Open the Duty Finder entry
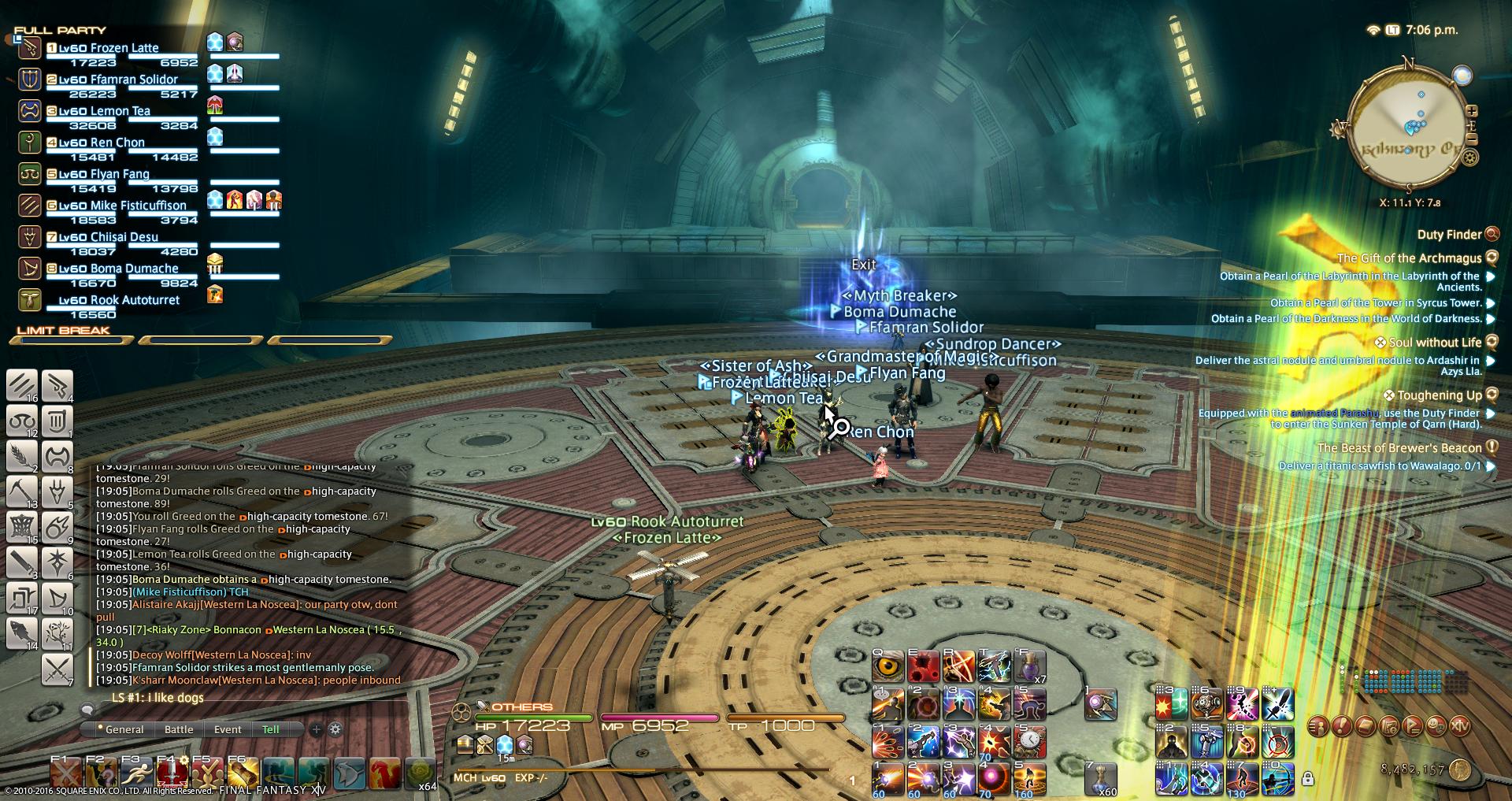The image size is (1512, 801). coord(1449,235)
